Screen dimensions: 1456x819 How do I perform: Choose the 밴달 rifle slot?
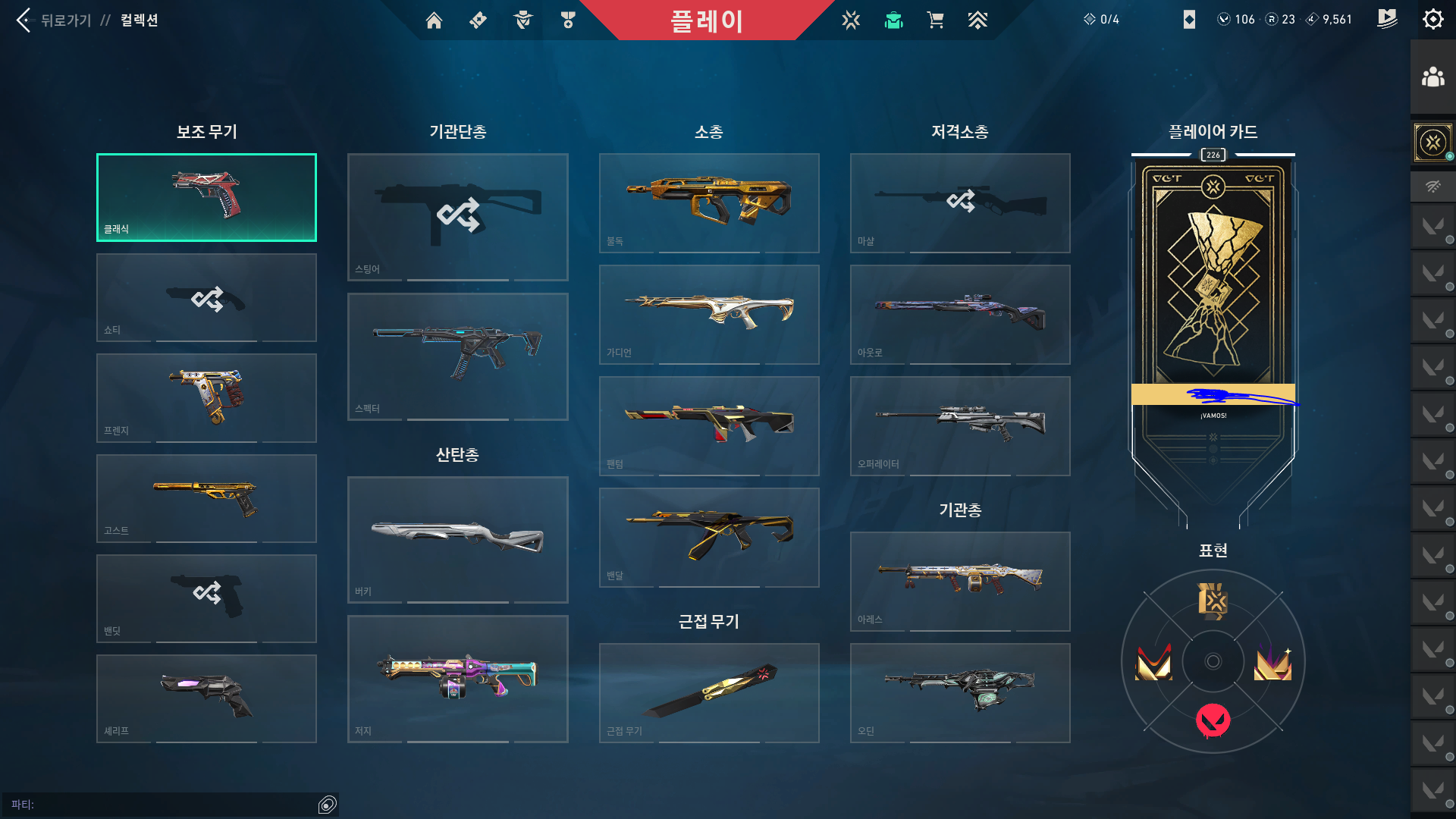[x=709, y=537]
